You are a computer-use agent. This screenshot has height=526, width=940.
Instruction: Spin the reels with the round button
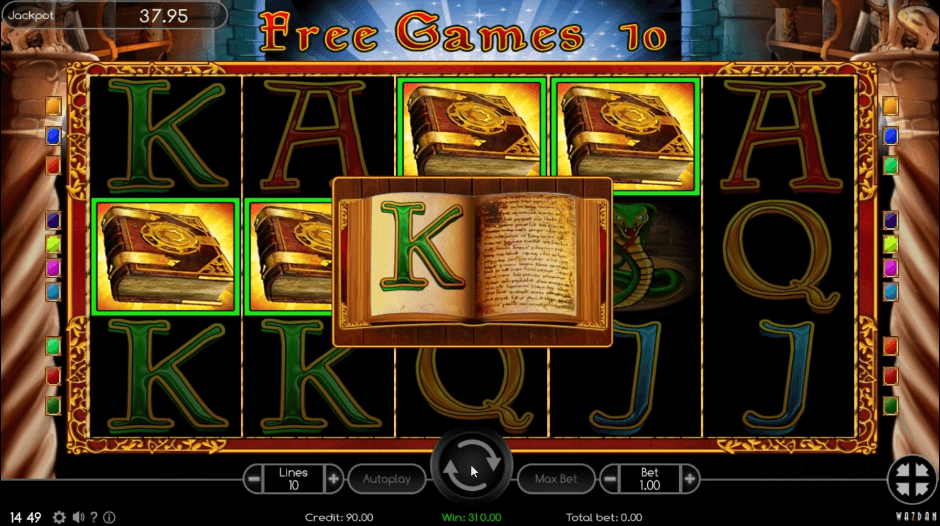point(471,470)
